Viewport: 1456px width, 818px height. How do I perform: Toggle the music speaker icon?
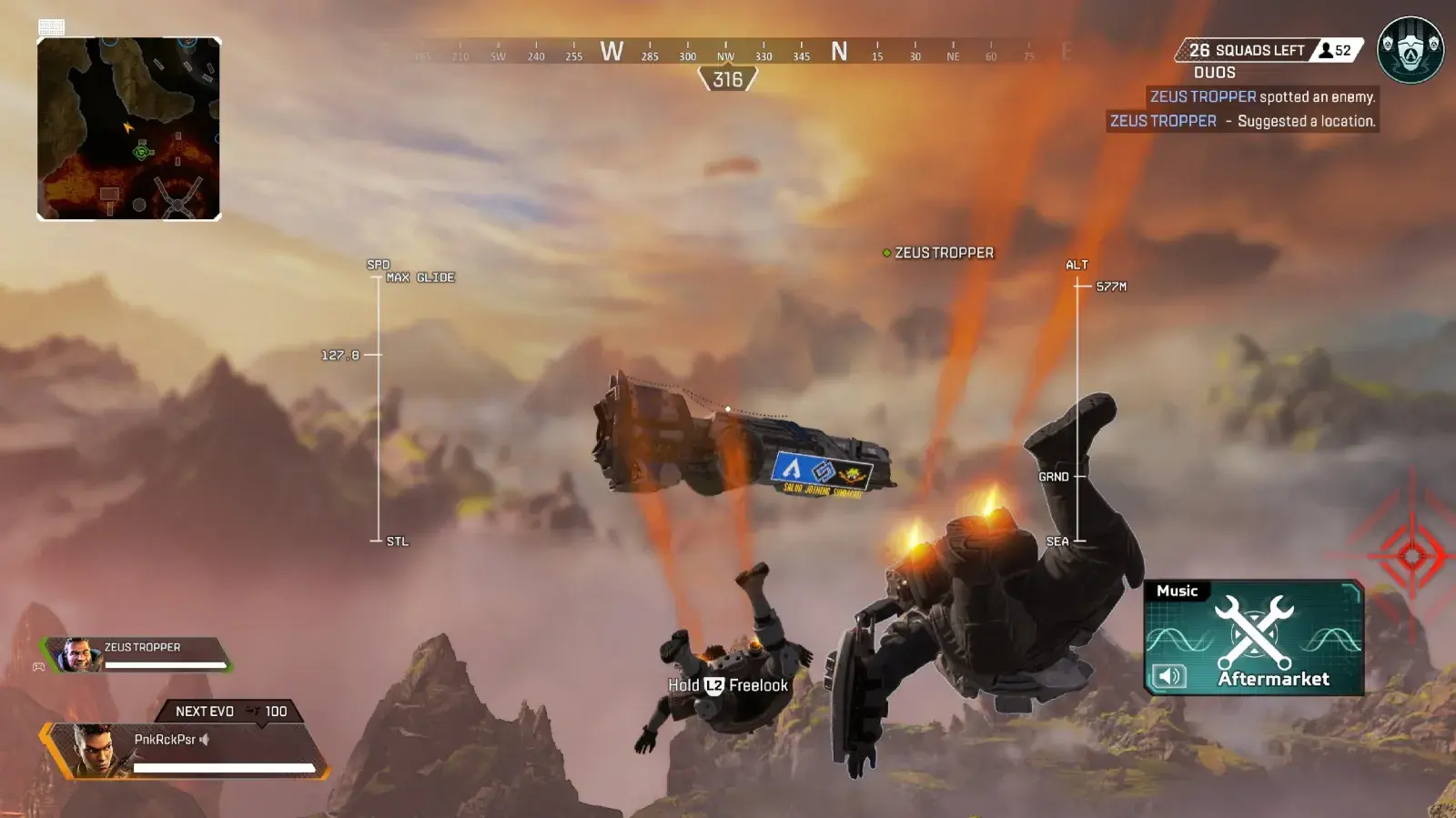[x=1169, y=676]
